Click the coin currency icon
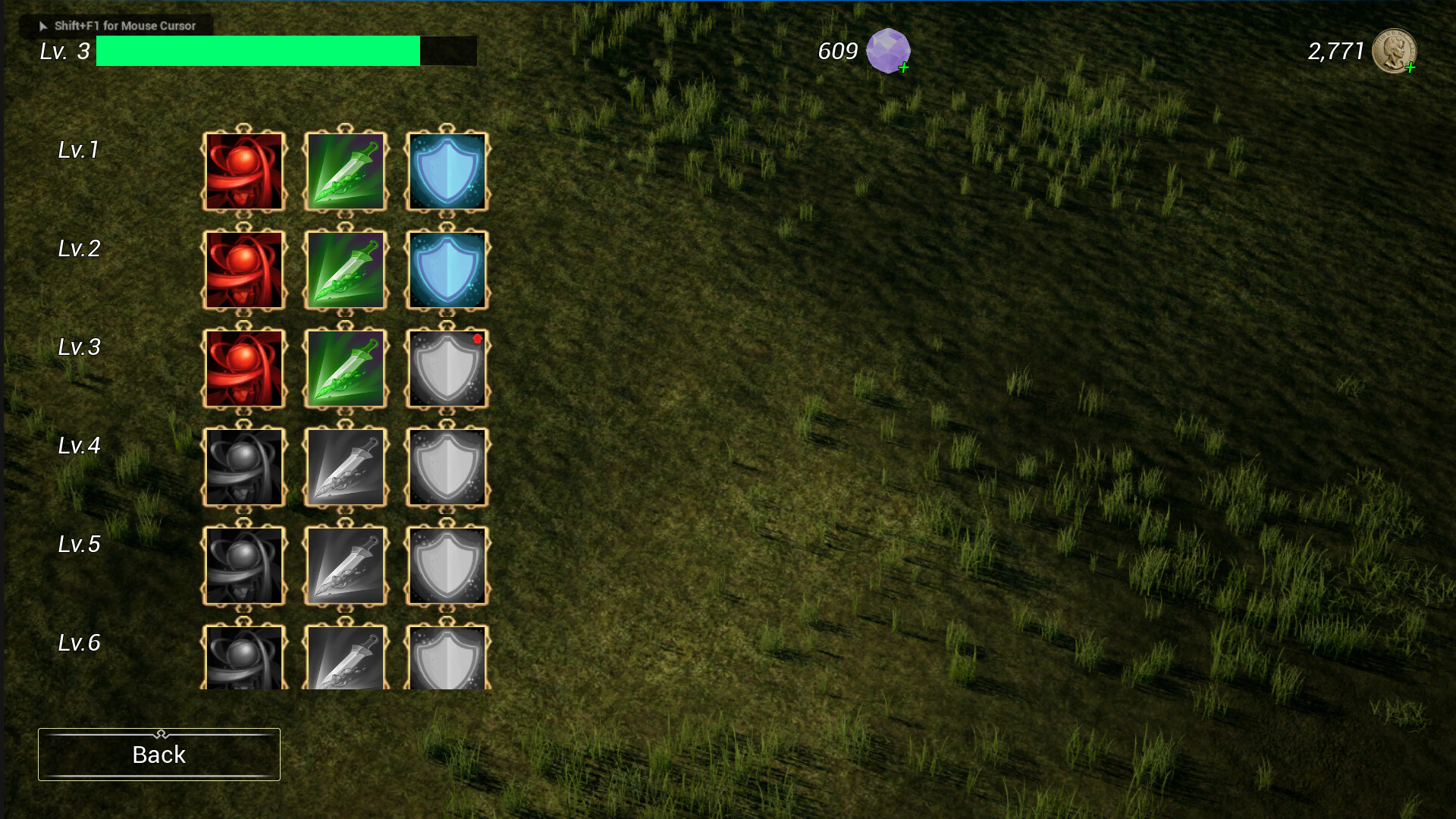 click(x=1395, y=51)
